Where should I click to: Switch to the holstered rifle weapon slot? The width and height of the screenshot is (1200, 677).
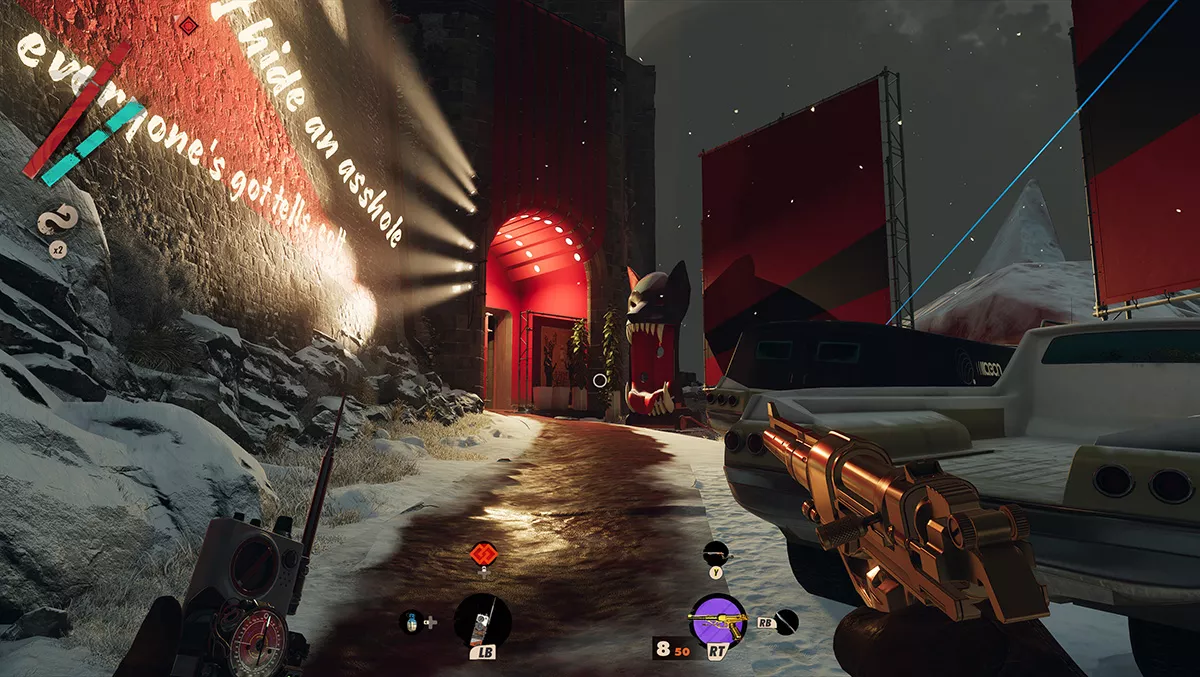point(716,550)
